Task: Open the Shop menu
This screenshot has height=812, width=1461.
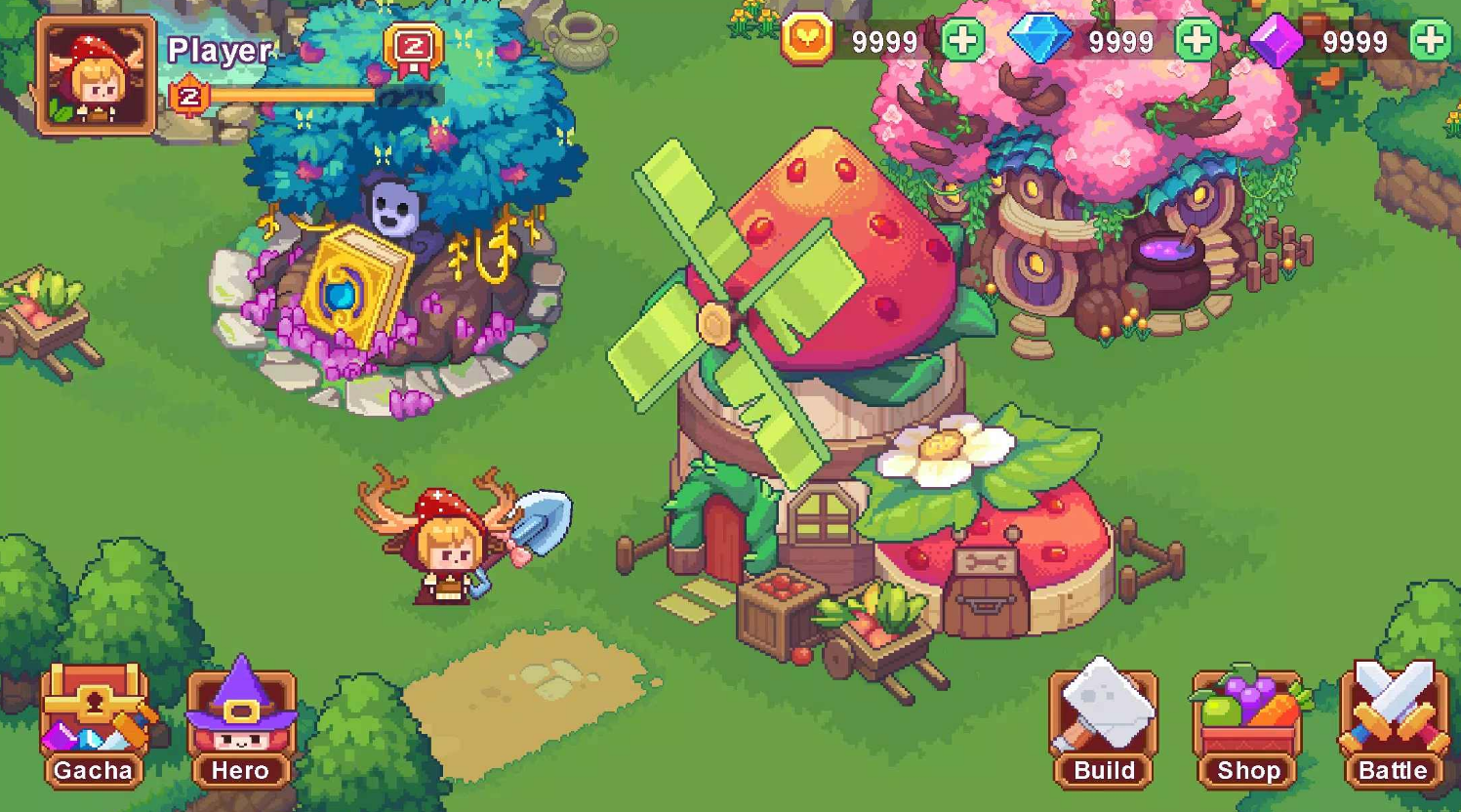Action: 1248,726
